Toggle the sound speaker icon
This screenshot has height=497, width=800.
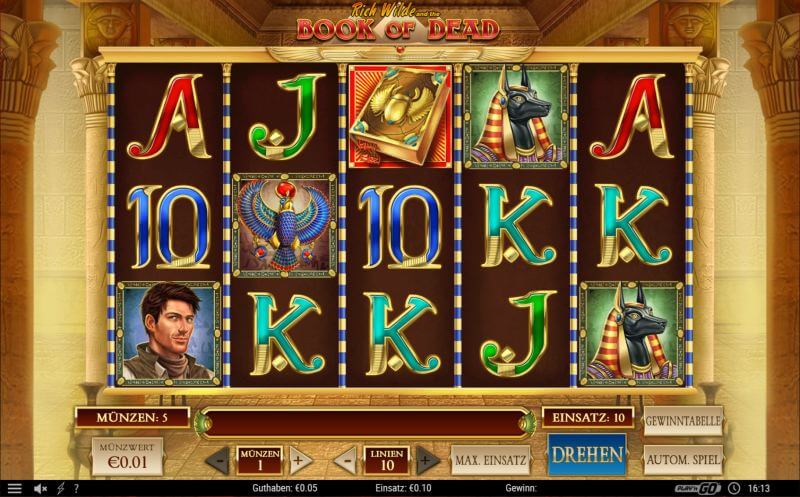[x=40, y=488]
